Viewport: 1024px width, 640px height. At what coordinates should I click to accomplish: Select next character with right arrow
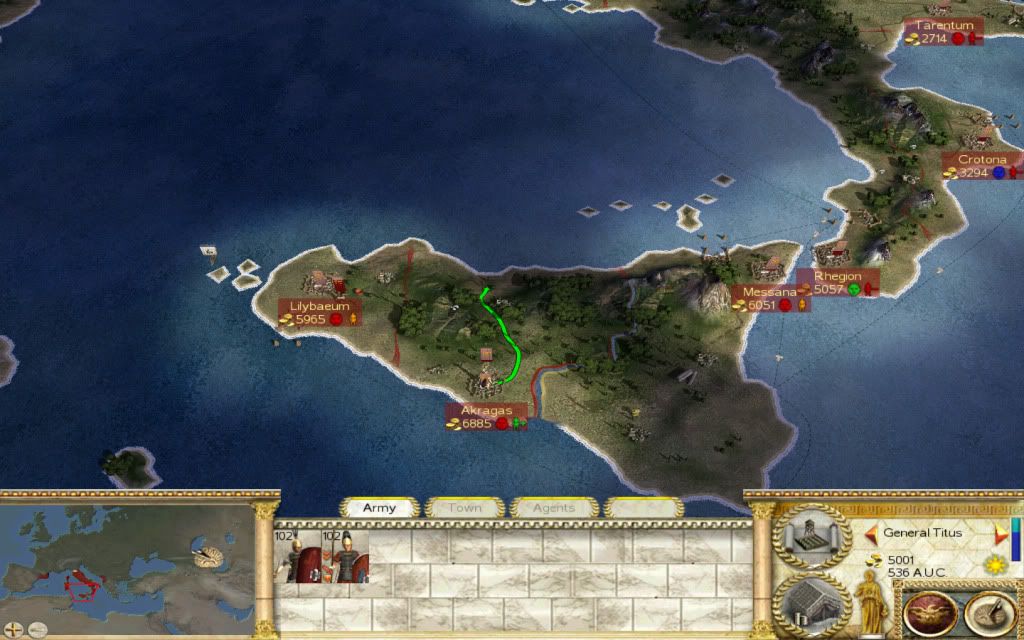[x=999, y=533]
